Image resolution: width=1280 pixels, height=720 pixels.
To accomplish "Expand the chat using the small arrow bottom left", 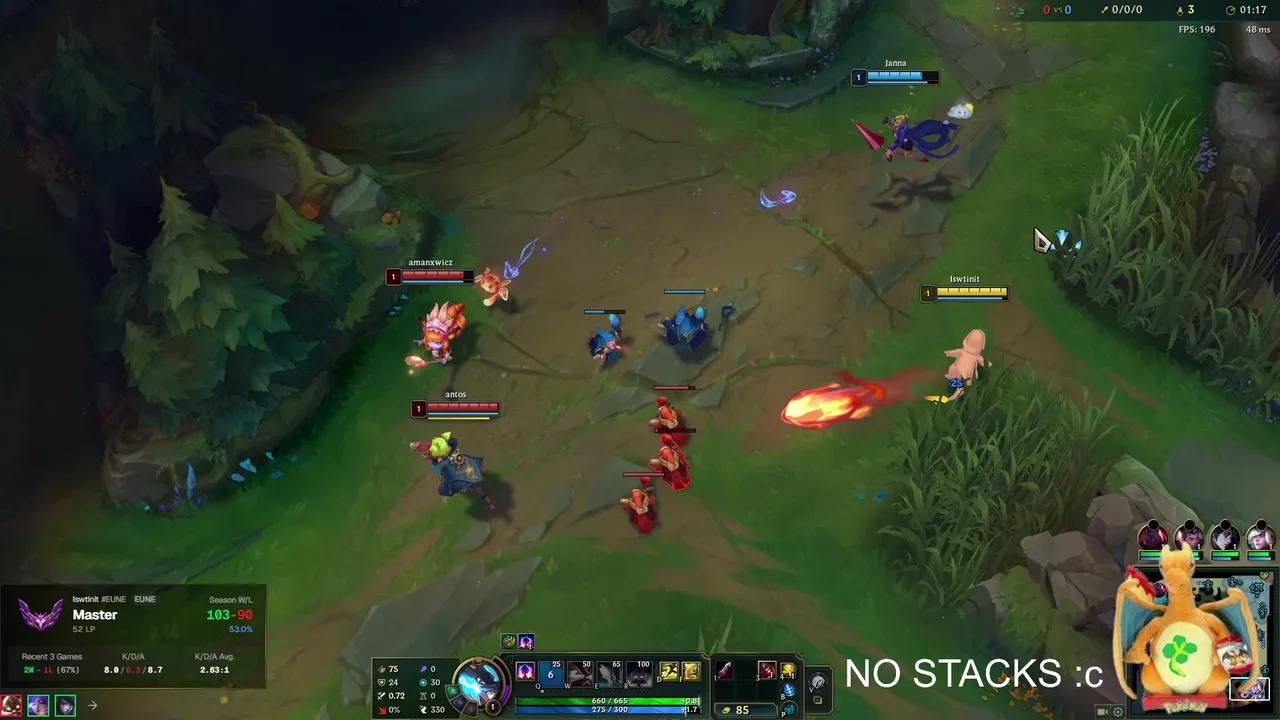I will (91, 705).
